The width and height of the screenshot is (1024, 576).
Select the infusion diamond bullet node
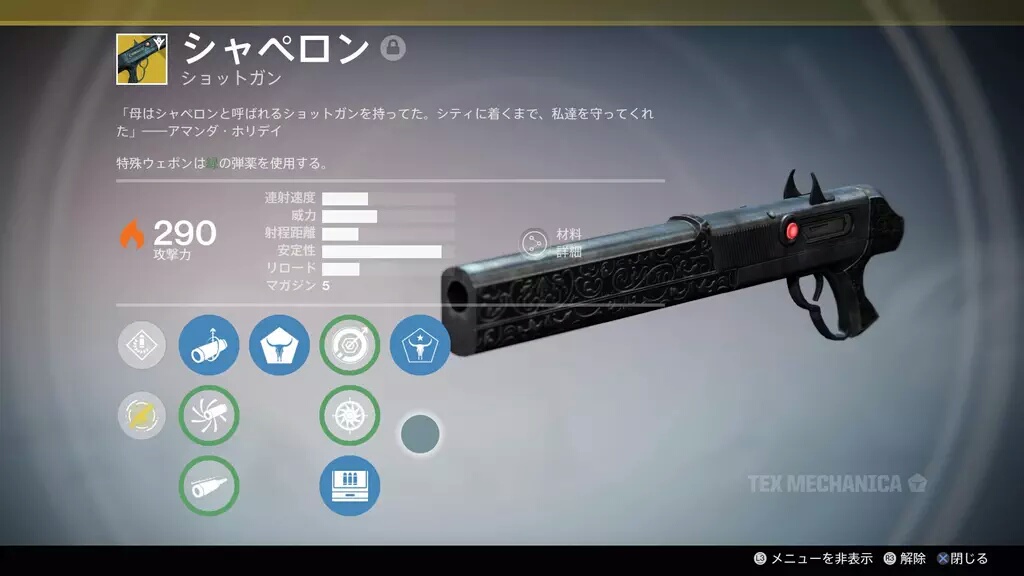point(141,345)
